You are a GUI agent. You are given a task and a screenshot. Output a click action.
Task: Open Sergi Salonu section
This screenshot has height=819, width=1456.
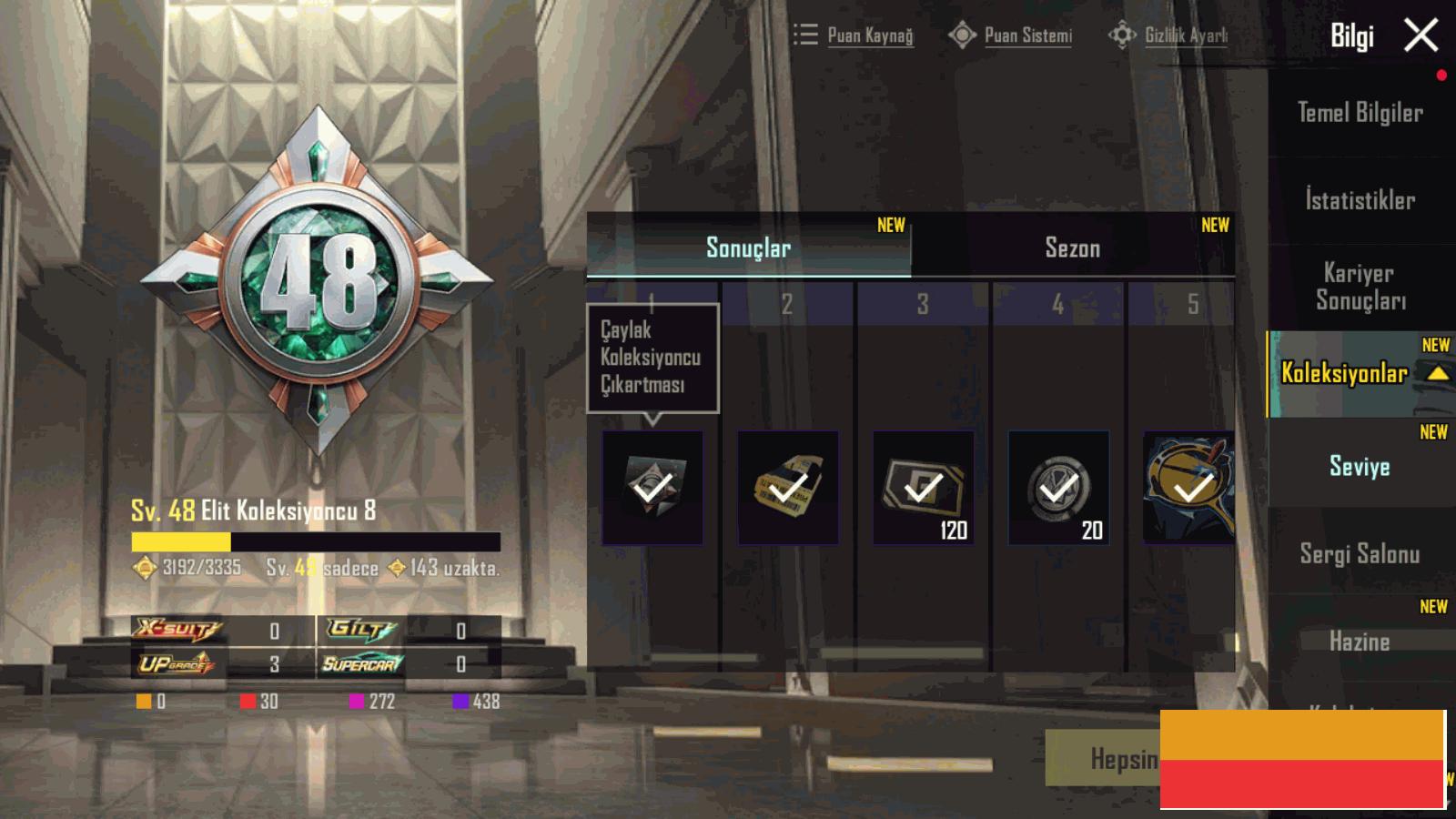[x=1360, y=553]
